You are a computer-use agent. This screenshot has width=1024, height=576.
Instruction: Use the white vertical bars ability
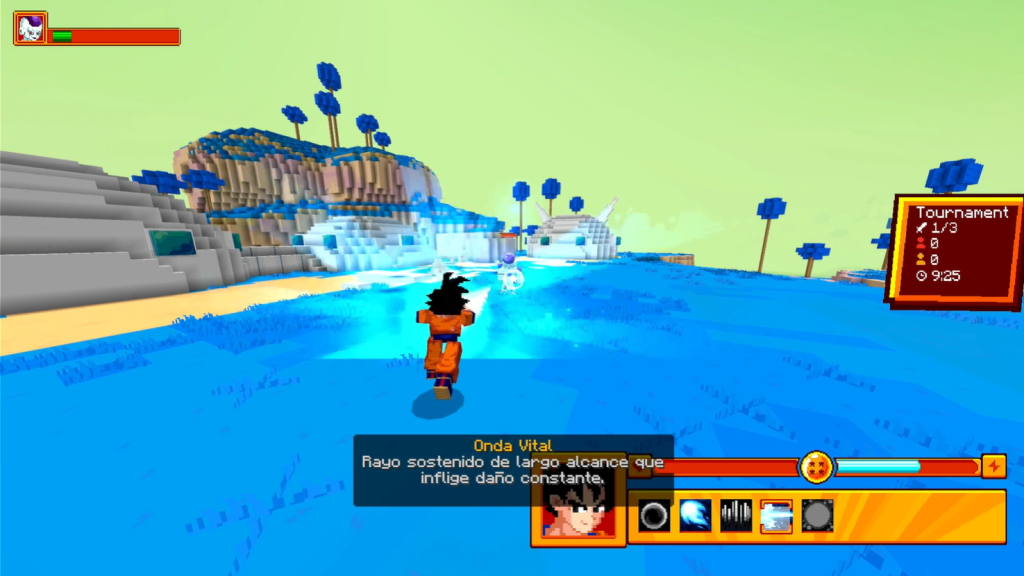(x=736, y=516)
